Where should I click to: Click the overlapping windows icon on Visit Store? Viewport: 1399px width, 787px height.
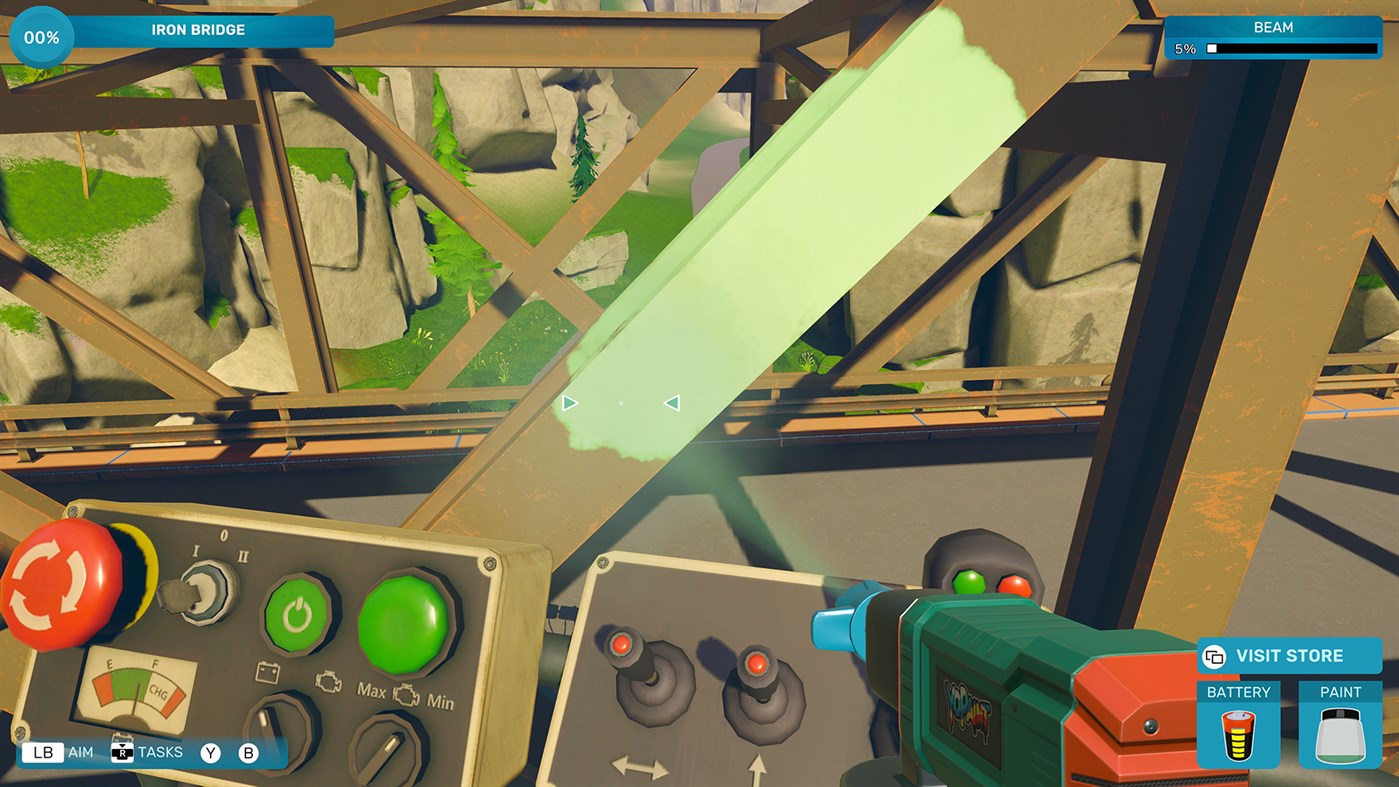click(x=1214, y=657)
